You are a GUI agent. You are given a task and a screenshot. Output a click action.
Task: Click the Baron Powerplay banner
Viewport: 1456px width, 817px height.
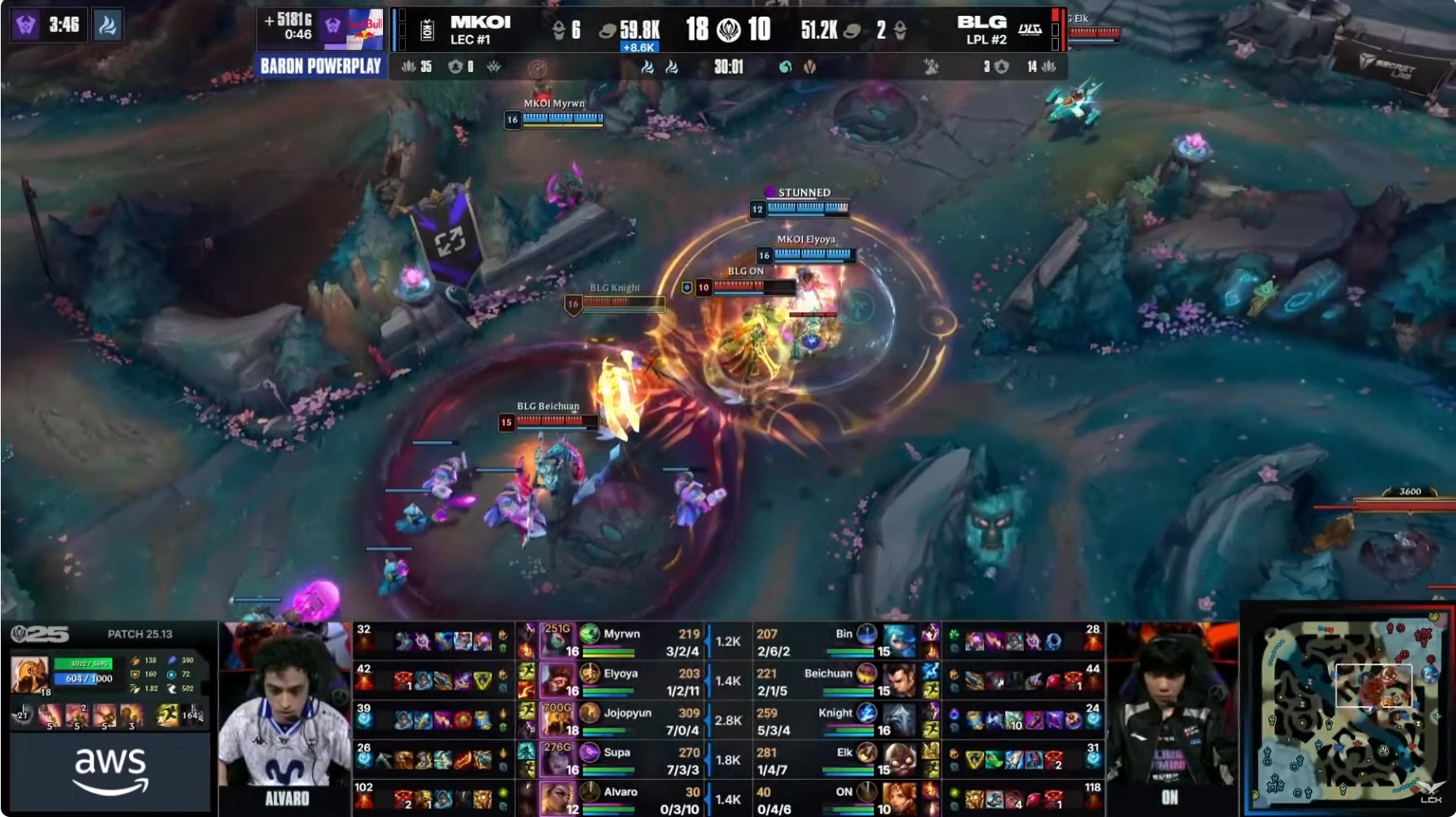coord(320,66)
